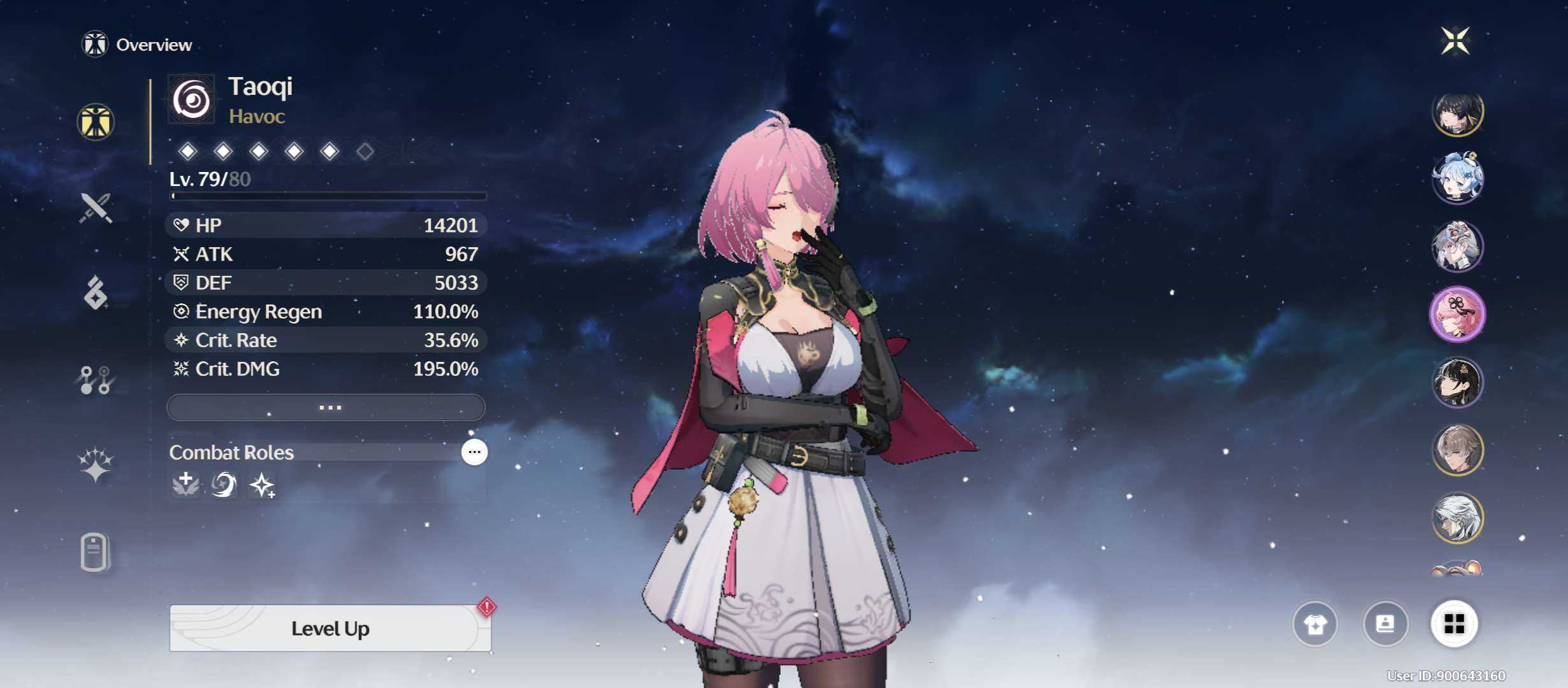1568x688 pixels.
Task: Select the blue-haired character portrait
Action: coord(1457,178)
